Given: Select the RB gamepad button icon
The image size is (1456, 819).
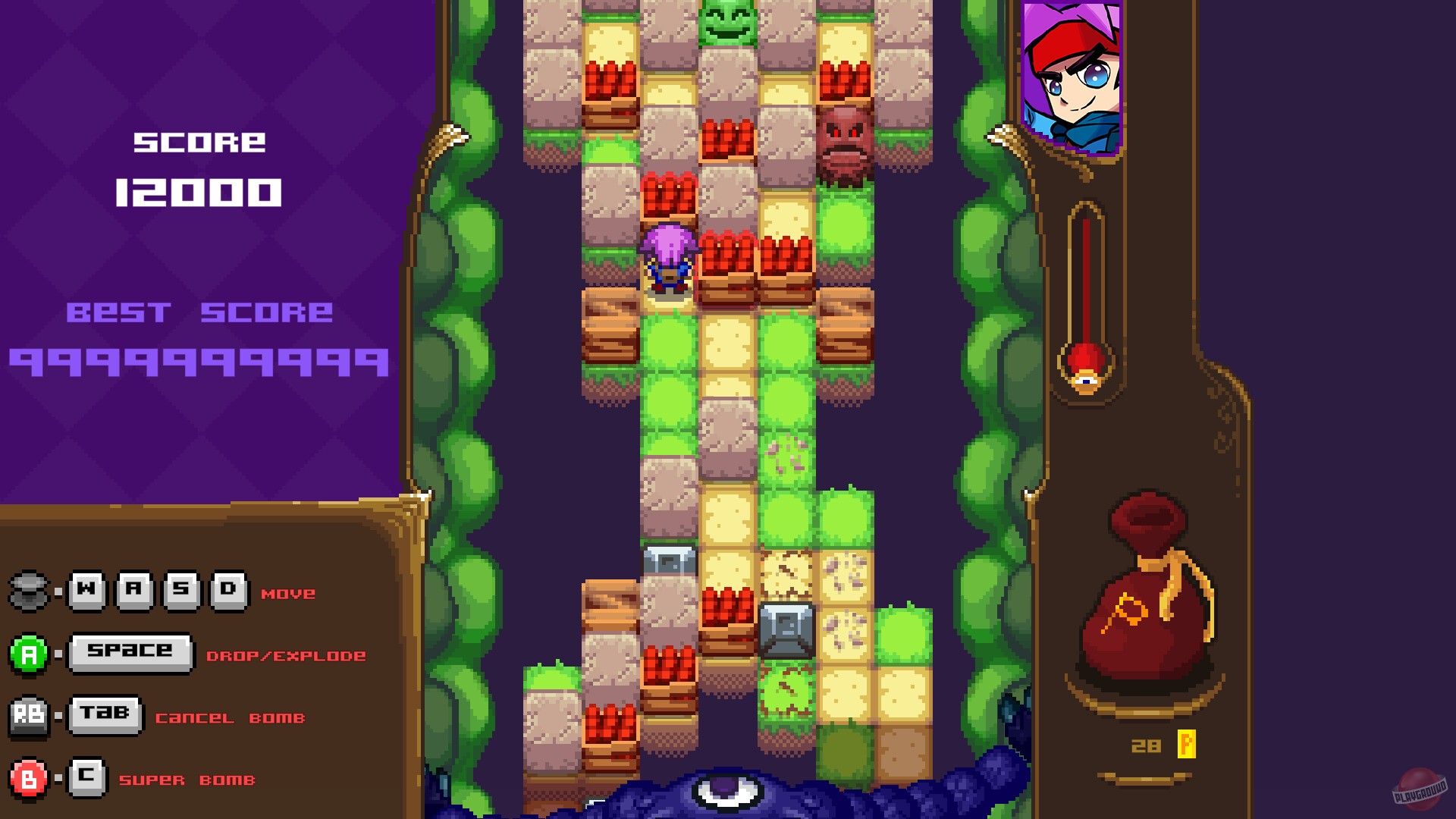Looking at the screenshot, I should 30,714.
